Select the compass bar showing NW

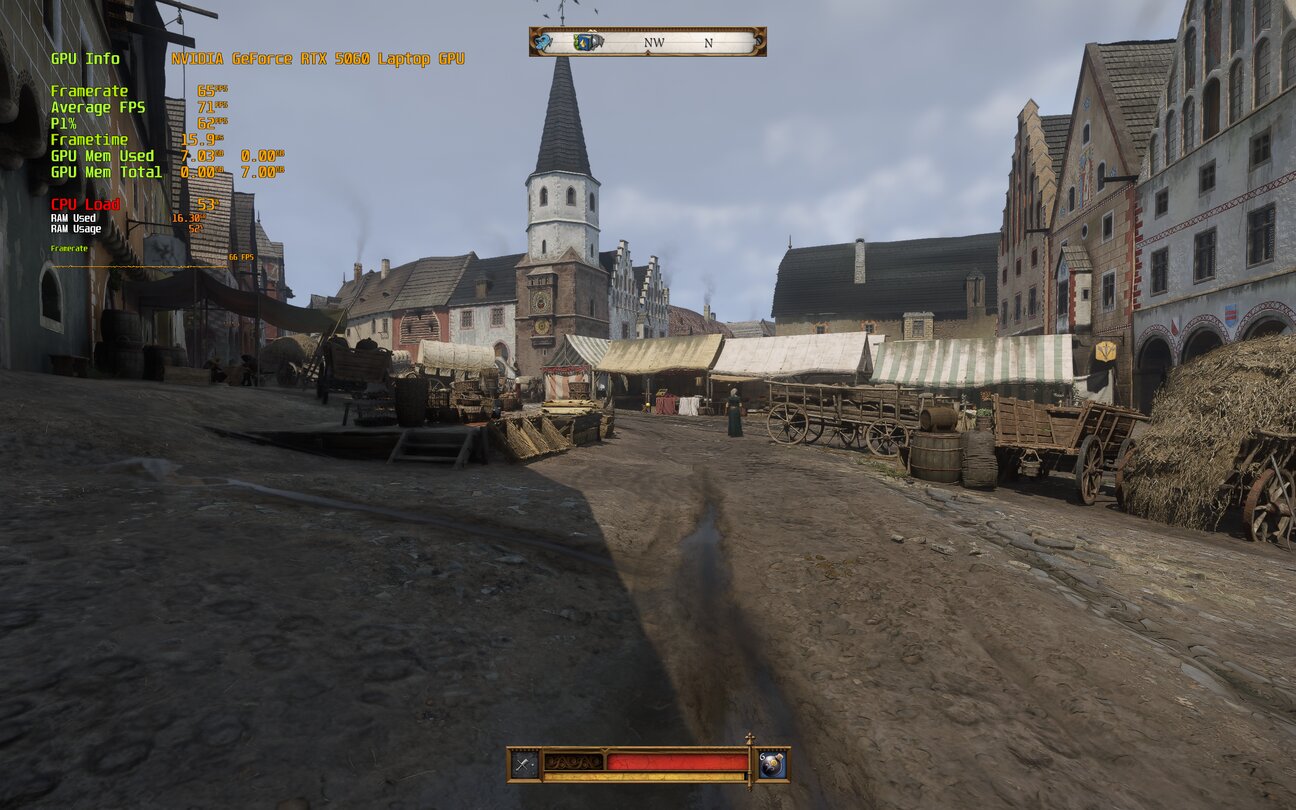click(x=654, y=42)
